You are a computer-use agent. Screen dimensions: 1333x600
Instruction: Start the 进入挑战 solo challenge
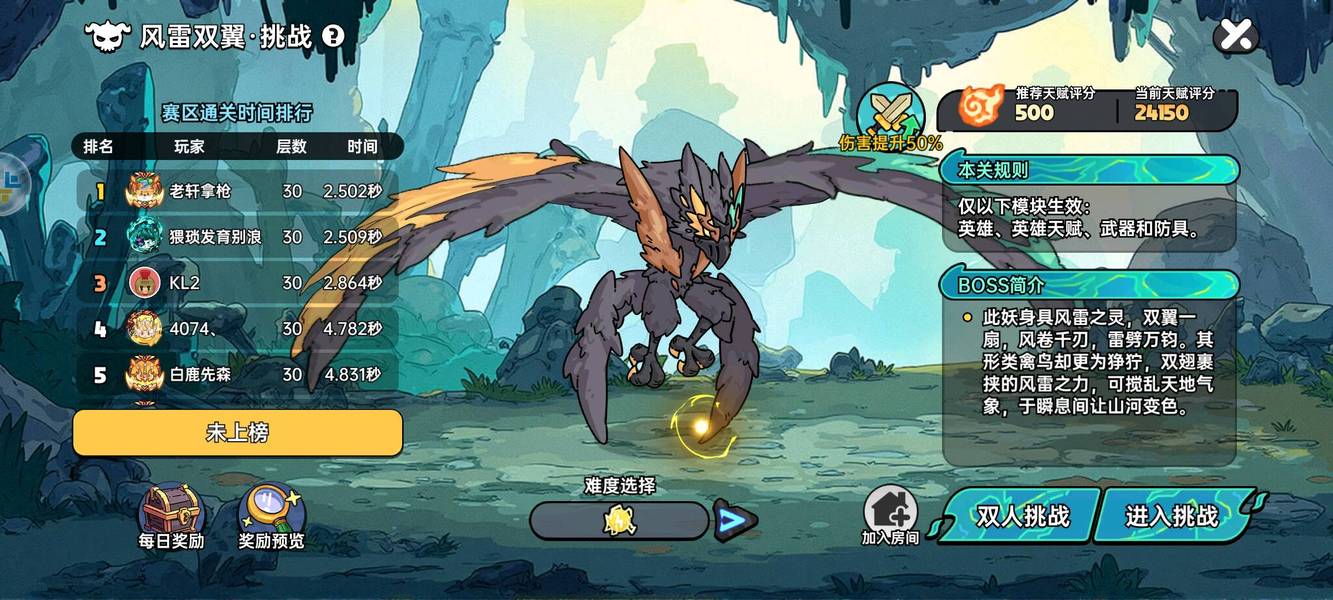tap(1172, 516)
